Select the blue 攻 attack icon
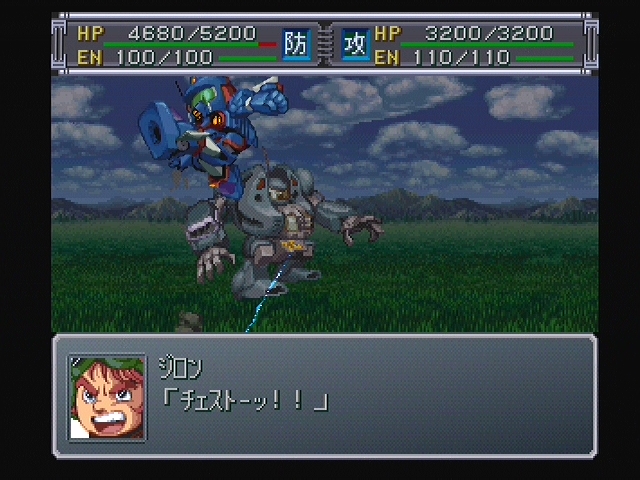Screen dimensions: 640x480 pos(355,45)
